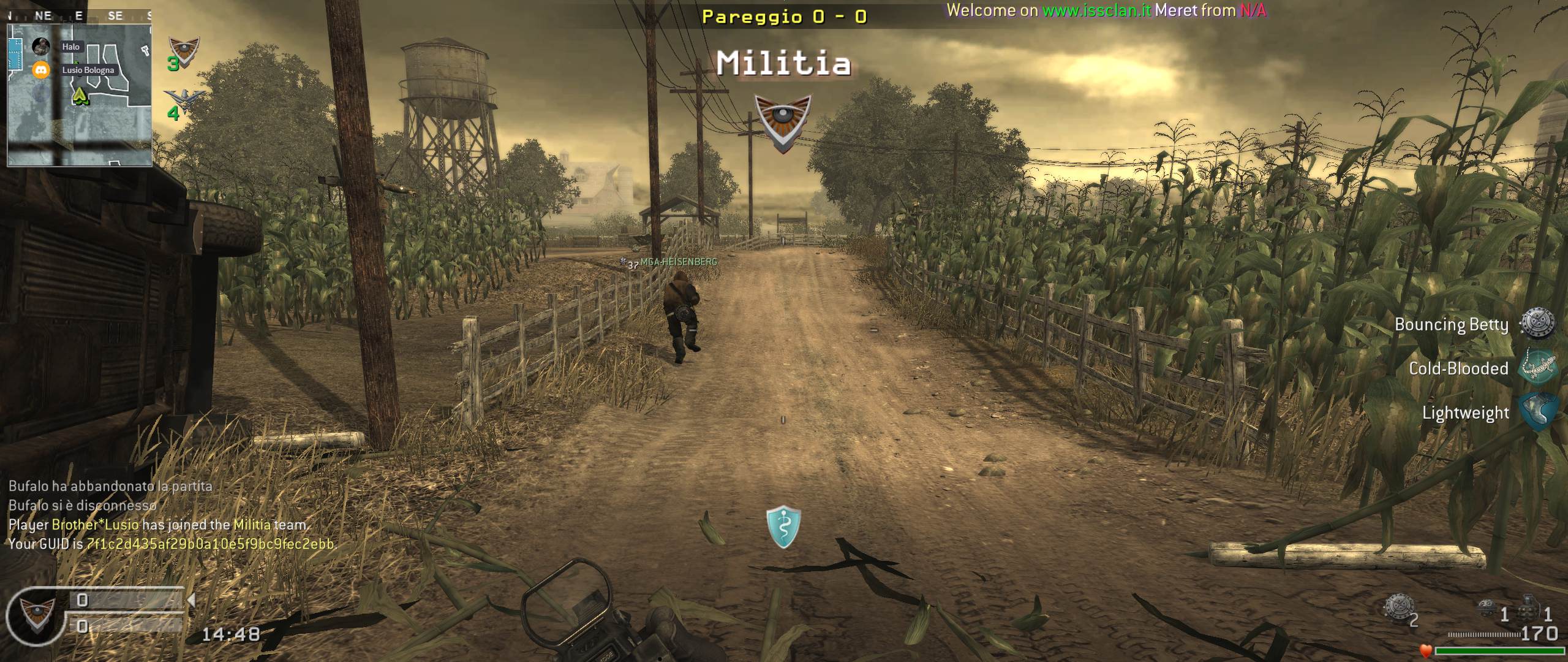Select the Cold-Blooded perk icon

1538,367
